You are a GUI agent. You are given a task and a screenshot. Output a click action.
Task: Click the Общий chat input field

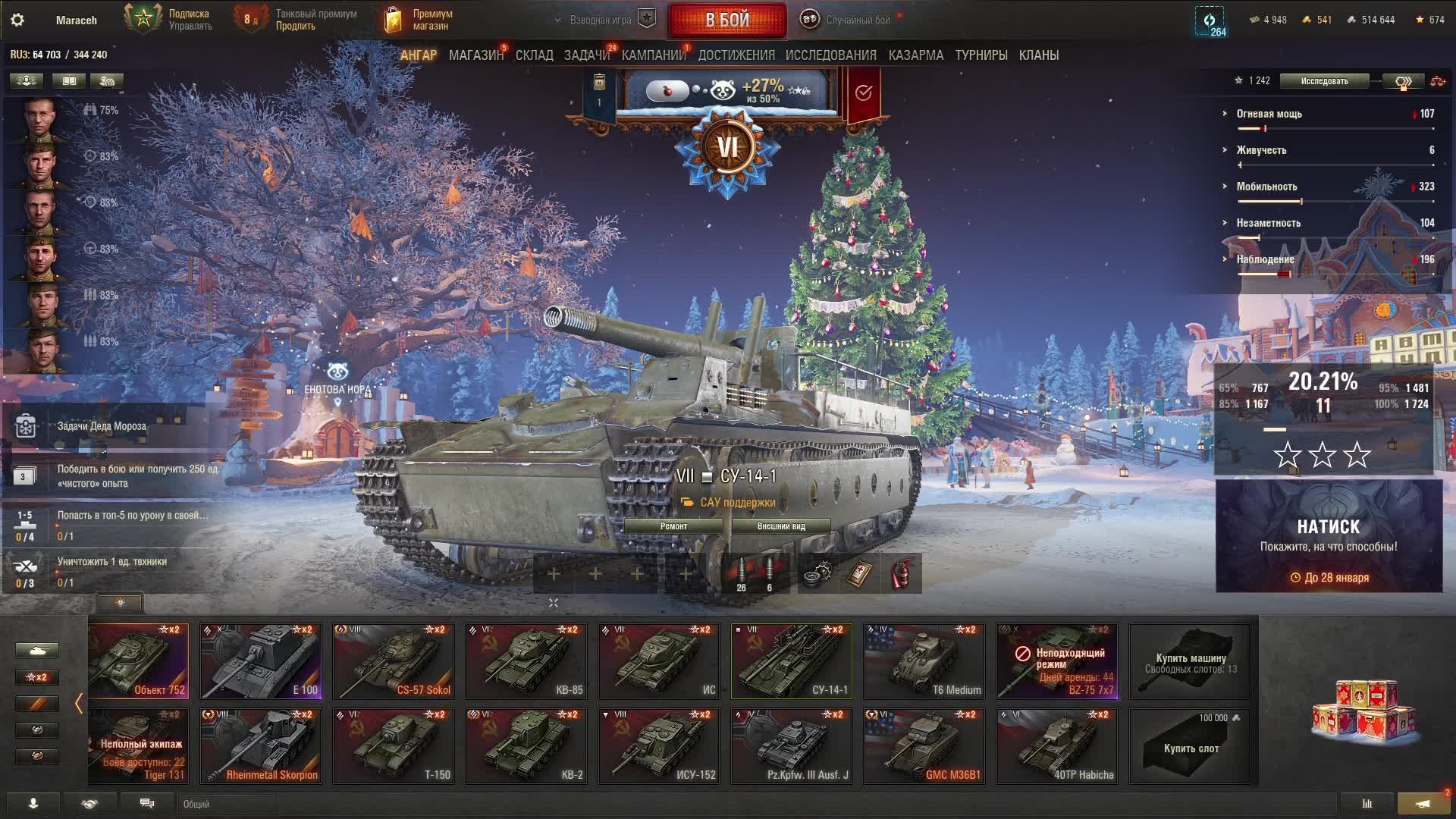[227, 804]
